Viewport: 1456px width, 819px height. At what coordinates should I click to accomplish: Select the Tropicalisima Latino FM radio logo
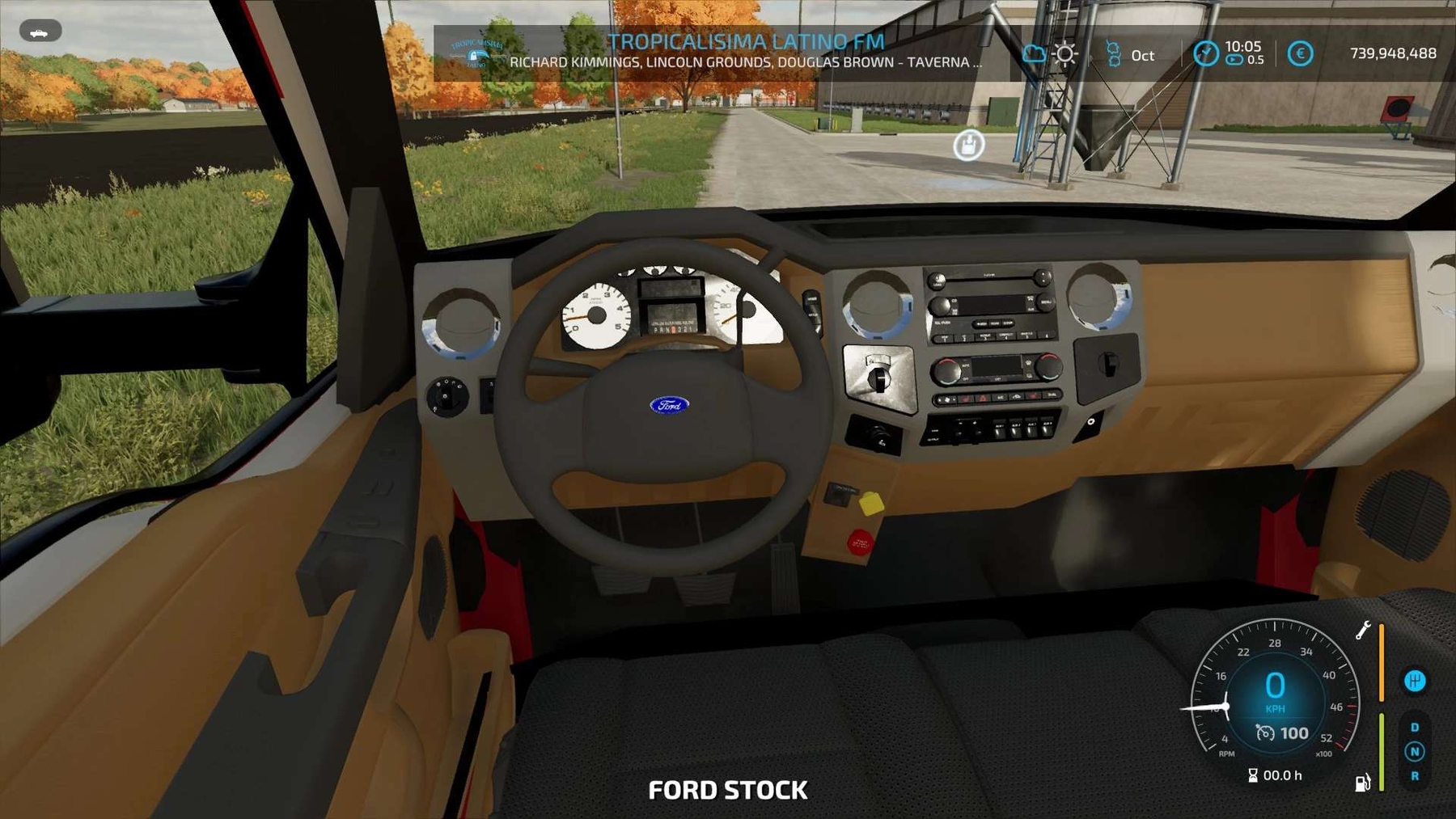point(476,53)
